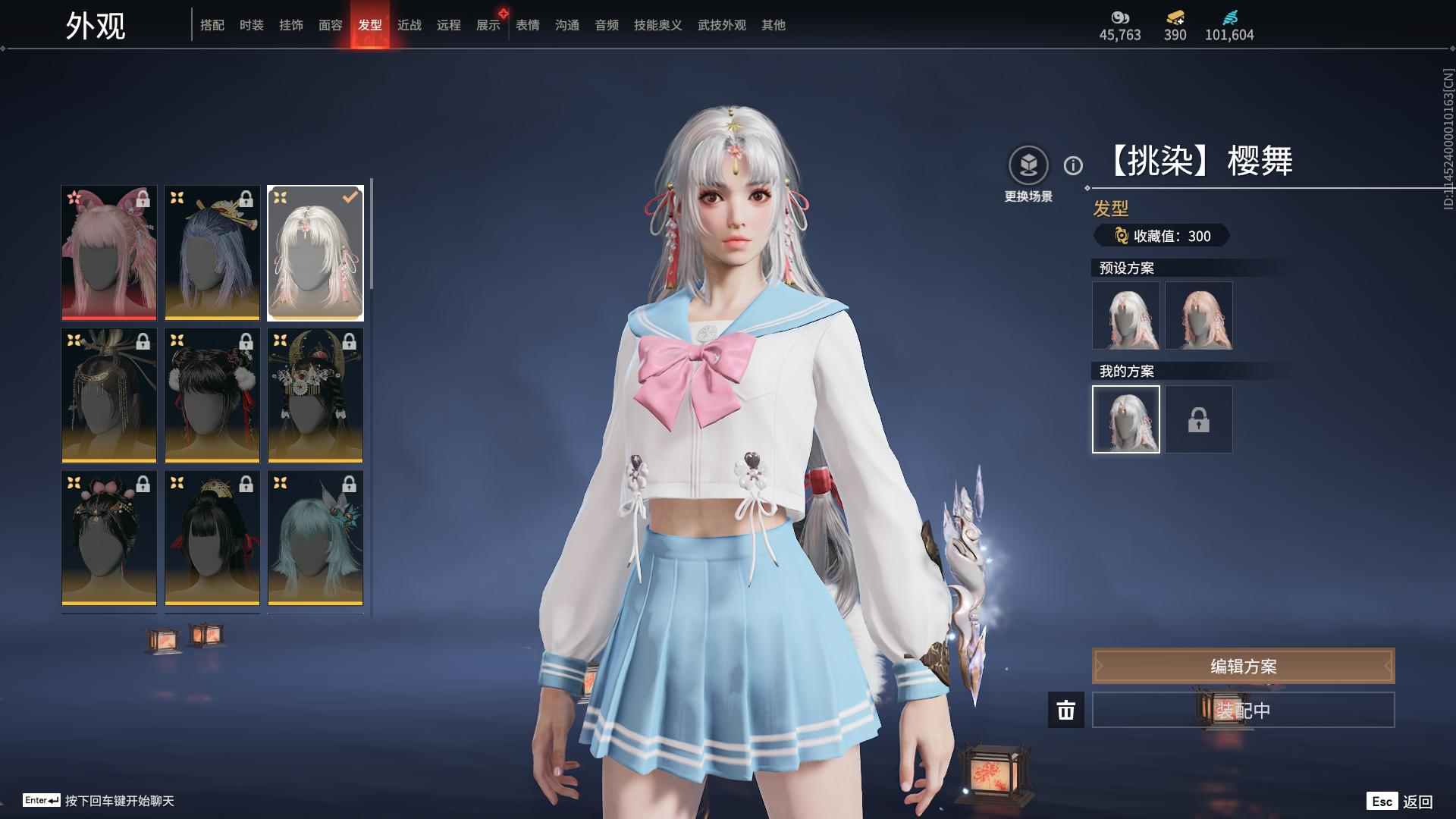Switch to the 搭配 tab
This screenshot has height=819, width=1456.
212,25
